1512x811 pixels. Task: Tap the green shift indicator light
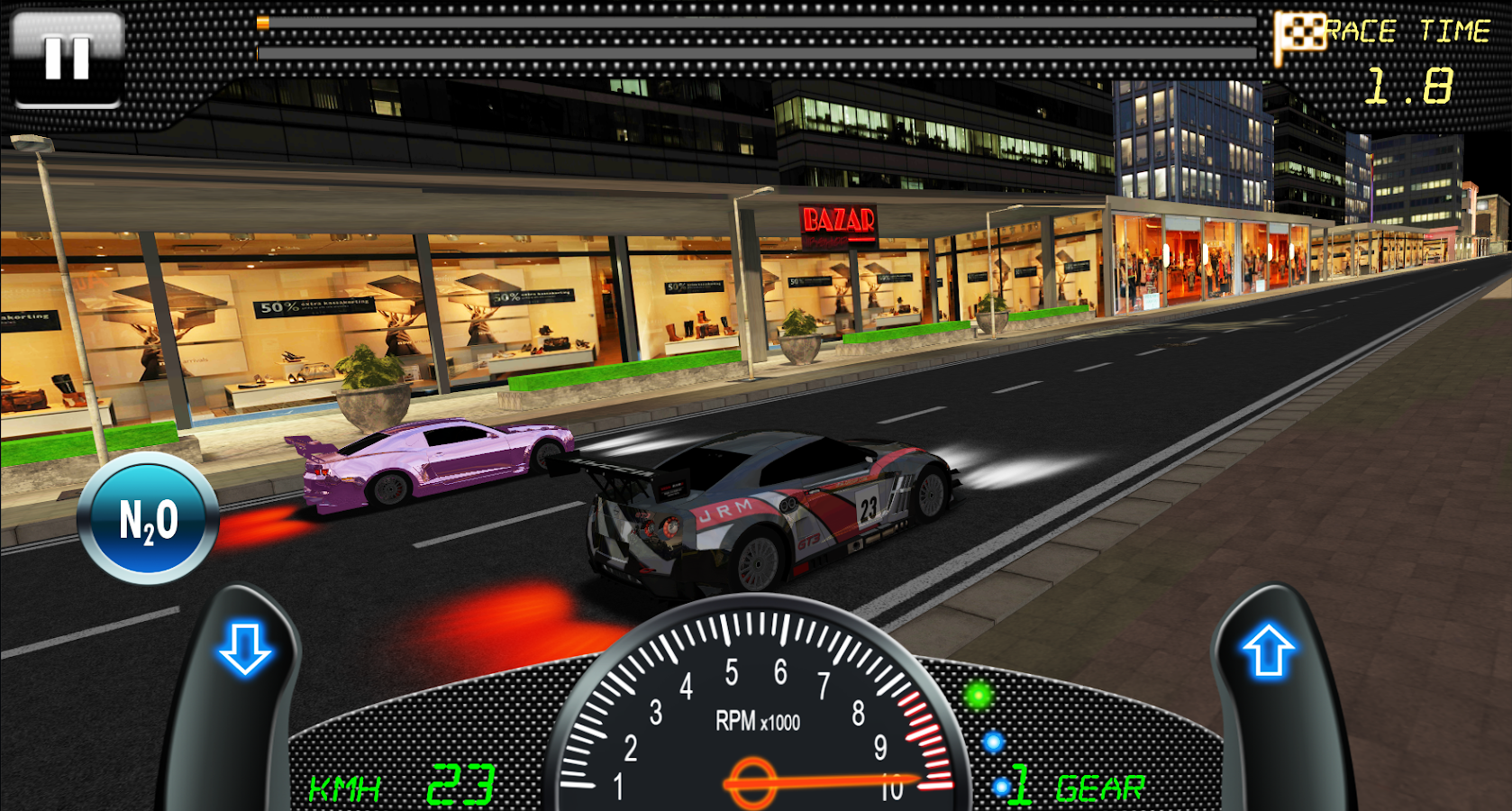point(979,694)
